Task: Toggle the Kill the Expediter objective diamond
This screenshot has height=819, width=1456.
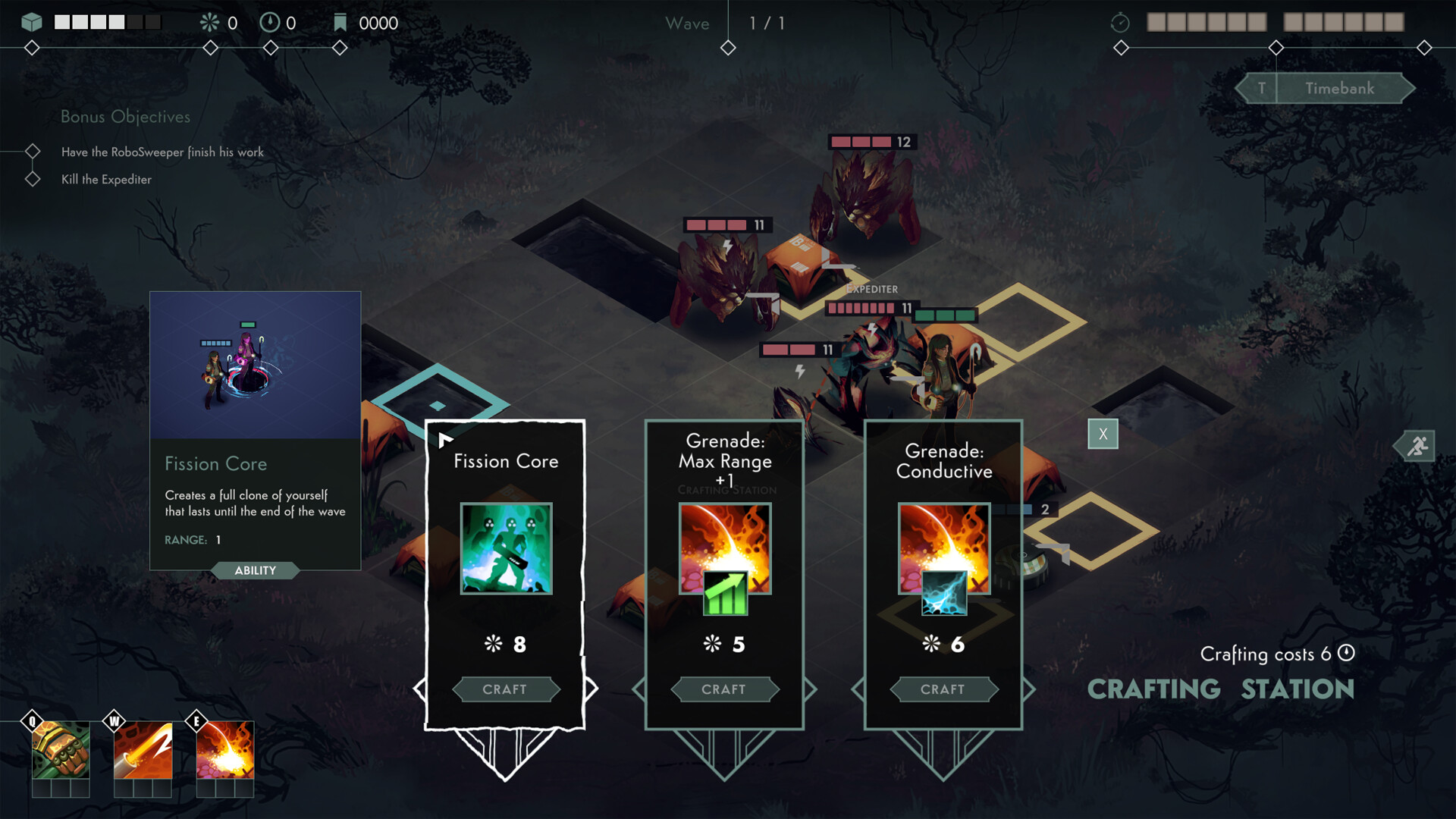Action: pyautogui.click(x=32, y=178)
